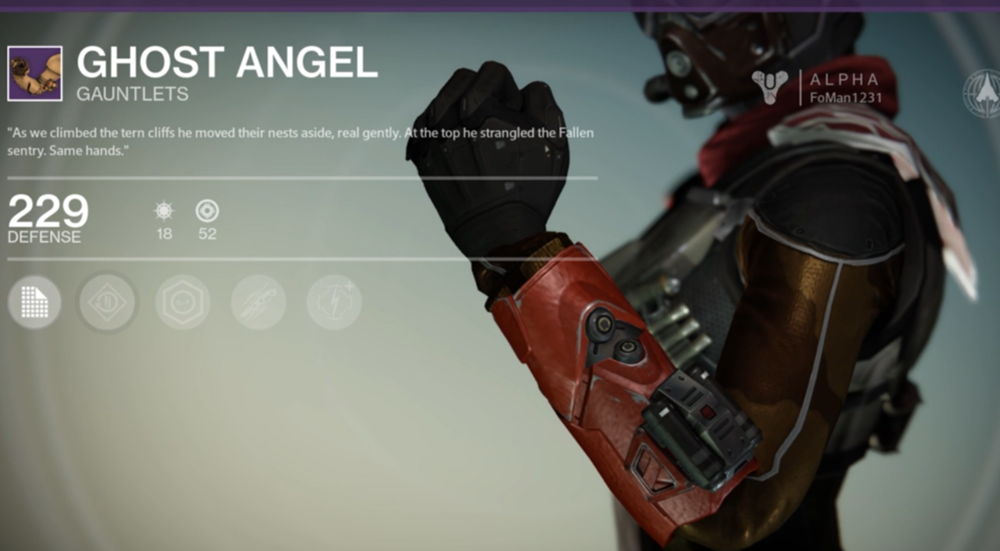Screen dimensions: 1000x551
Task: Choose the lightning bolt plus perk node
Action: pyautogui.click(x=333, y=302)
